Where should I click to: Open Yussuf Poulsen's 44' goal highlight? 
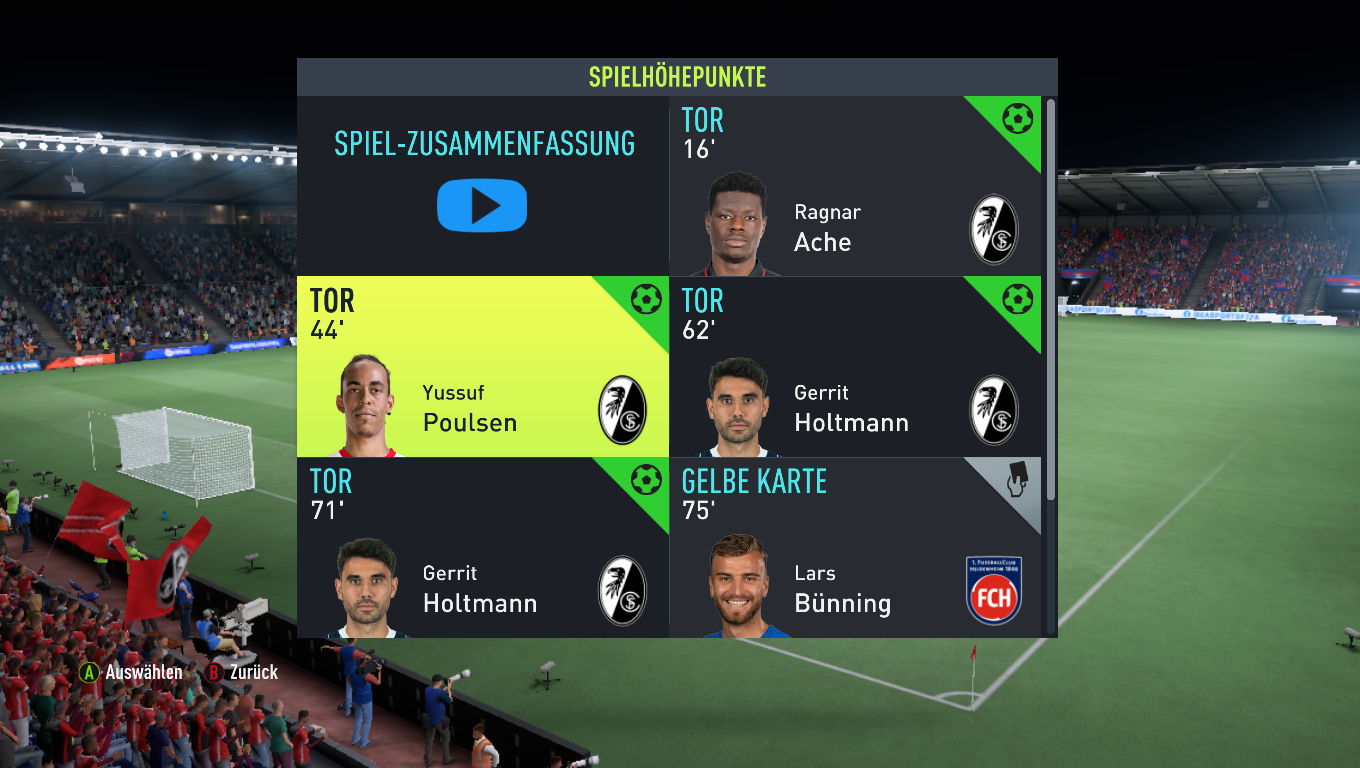tap(483, 367)
